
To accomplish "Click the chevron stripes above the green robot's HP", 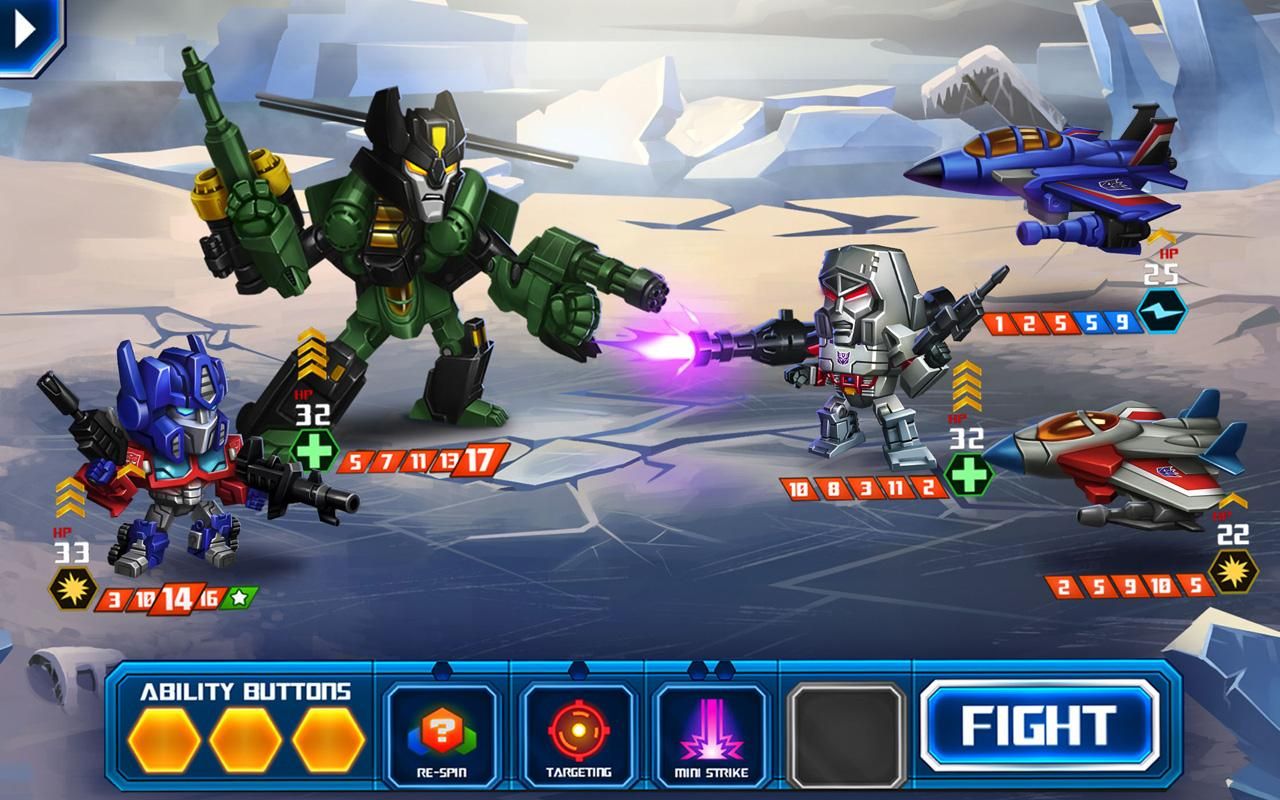I will click(311, 355).
